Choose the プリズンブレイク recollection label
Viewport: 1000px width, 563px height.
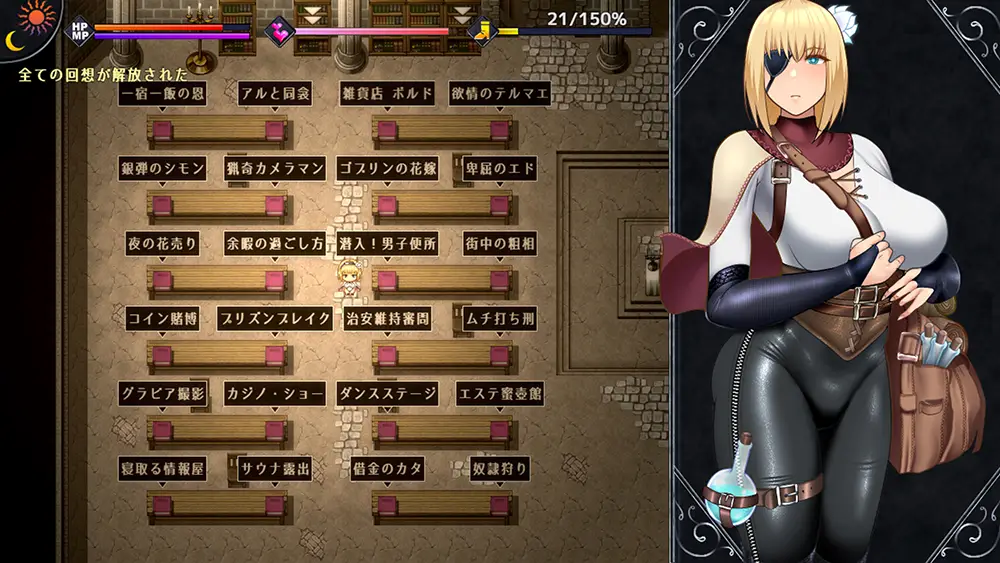coord(275,319)
